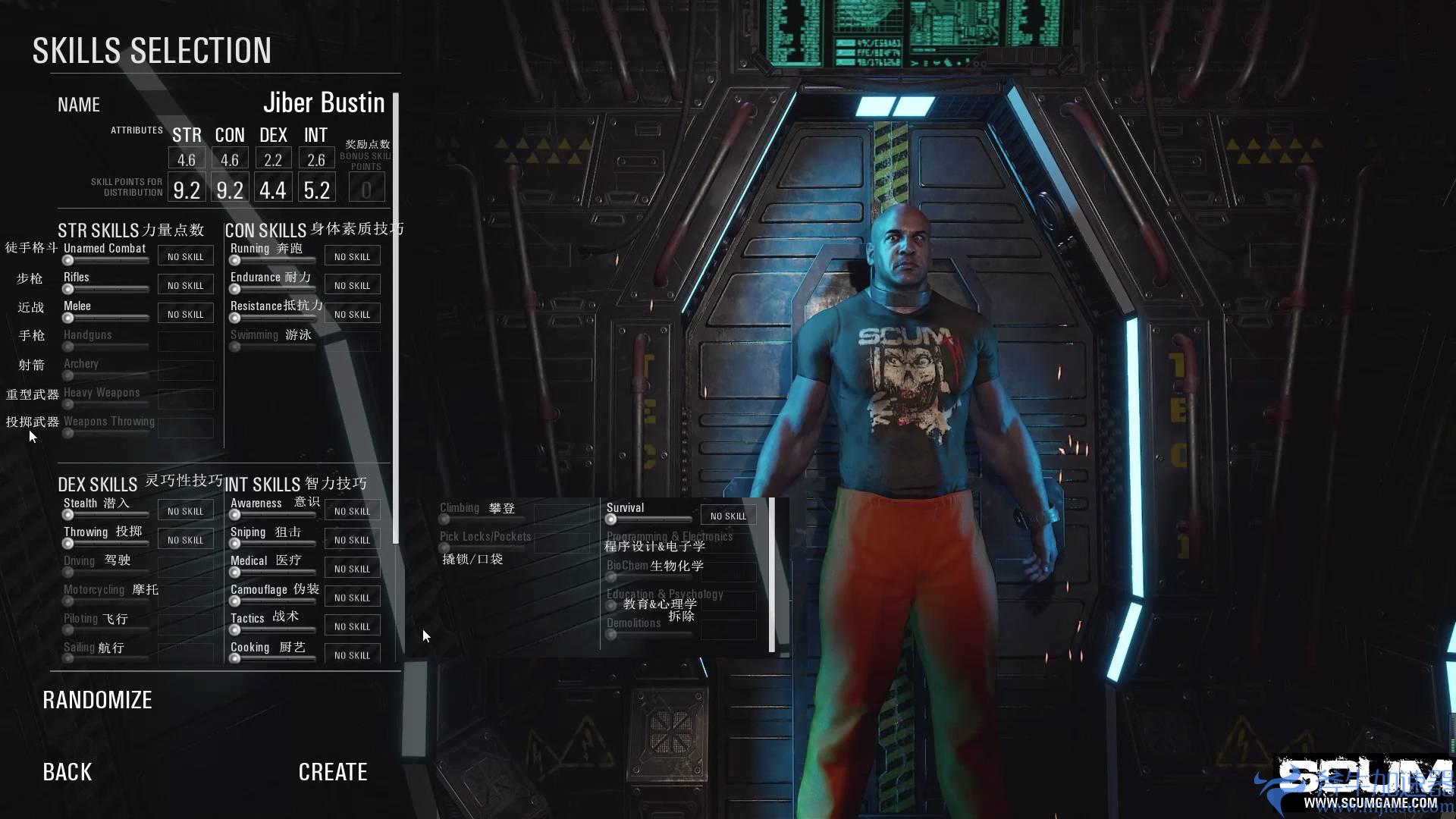Create the character with CREATE
Viewport: 1456px width, 819px height.
point(333,772)
